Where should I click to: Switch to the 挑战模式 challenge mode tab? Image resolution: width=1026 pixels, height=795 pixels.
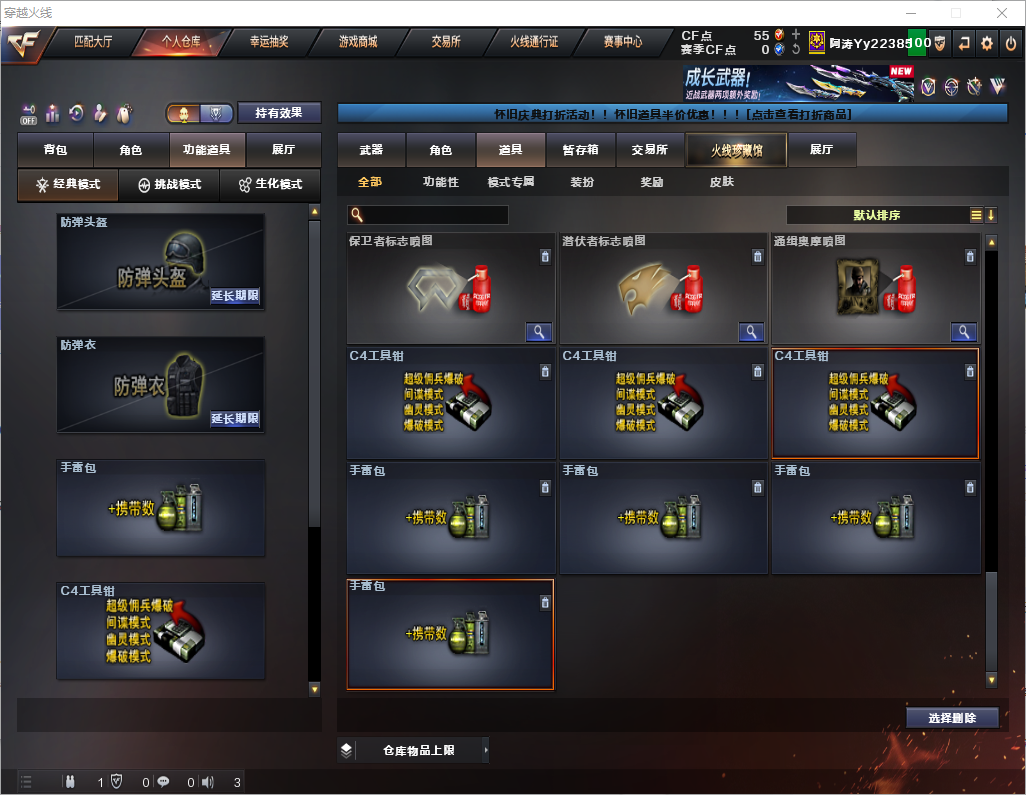coord(169,185)
